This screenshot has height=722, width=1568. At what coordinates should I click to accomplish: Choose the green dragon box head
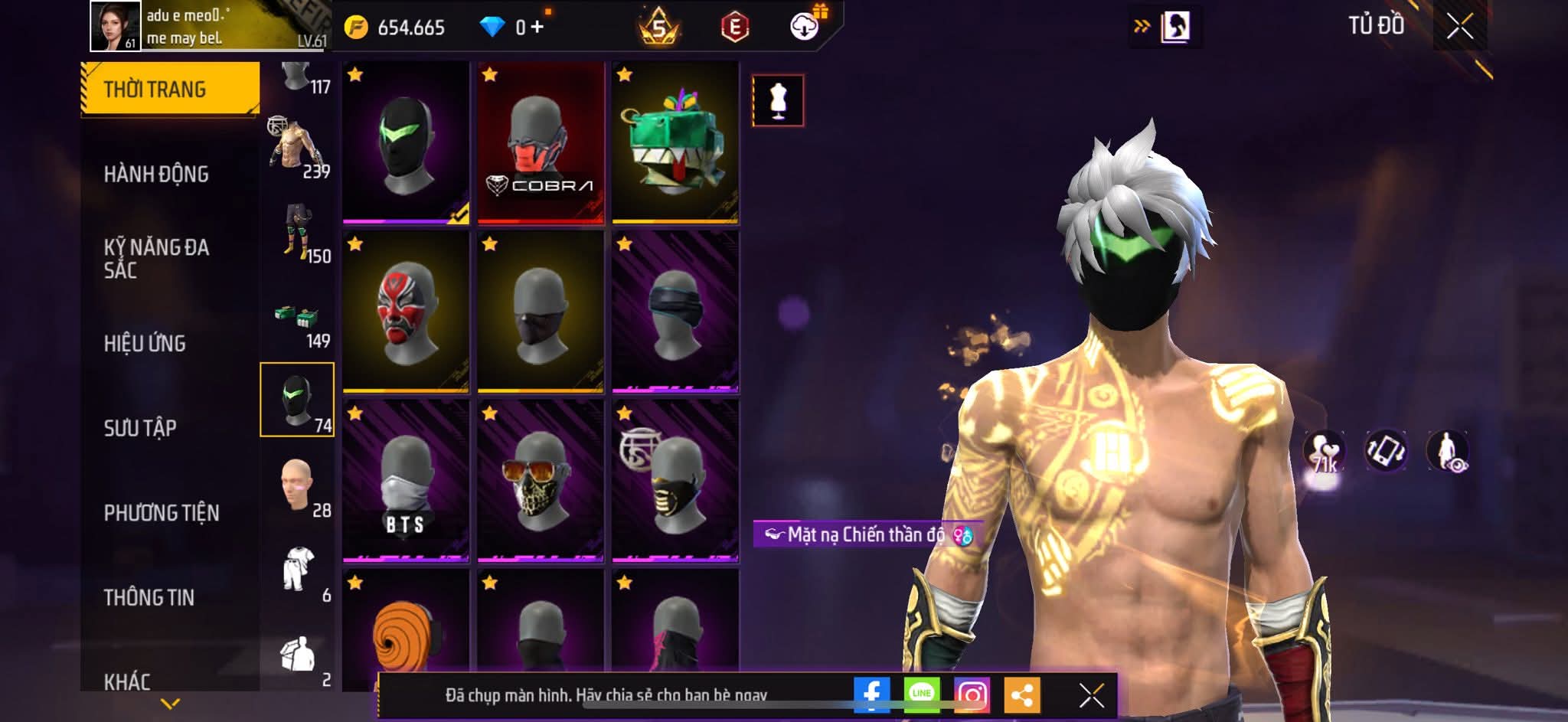[x=675, y=143]
